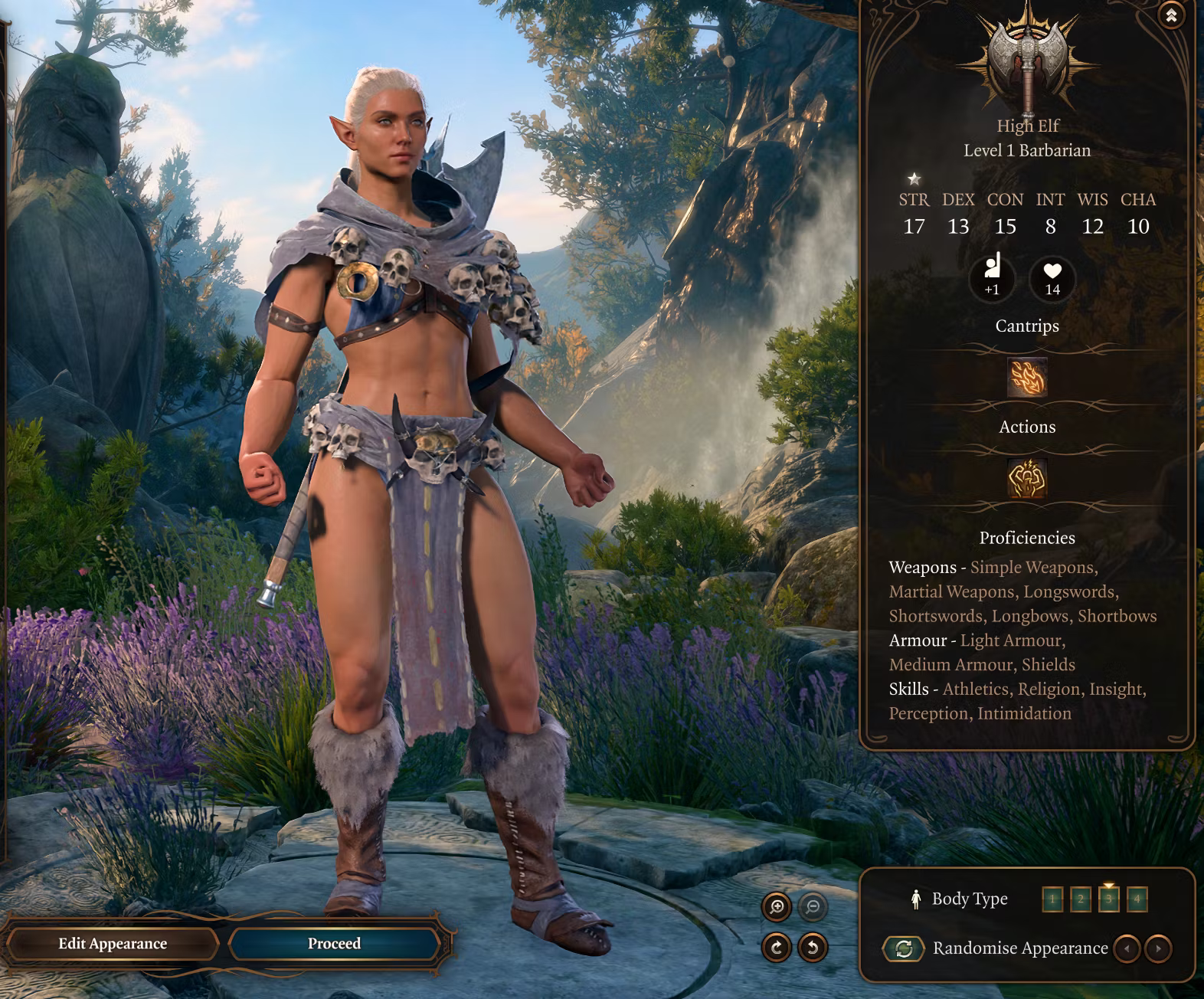The image size is (1204, 999).
Task: Click the +1 initiative bonus icon
Action: [992, 276]
